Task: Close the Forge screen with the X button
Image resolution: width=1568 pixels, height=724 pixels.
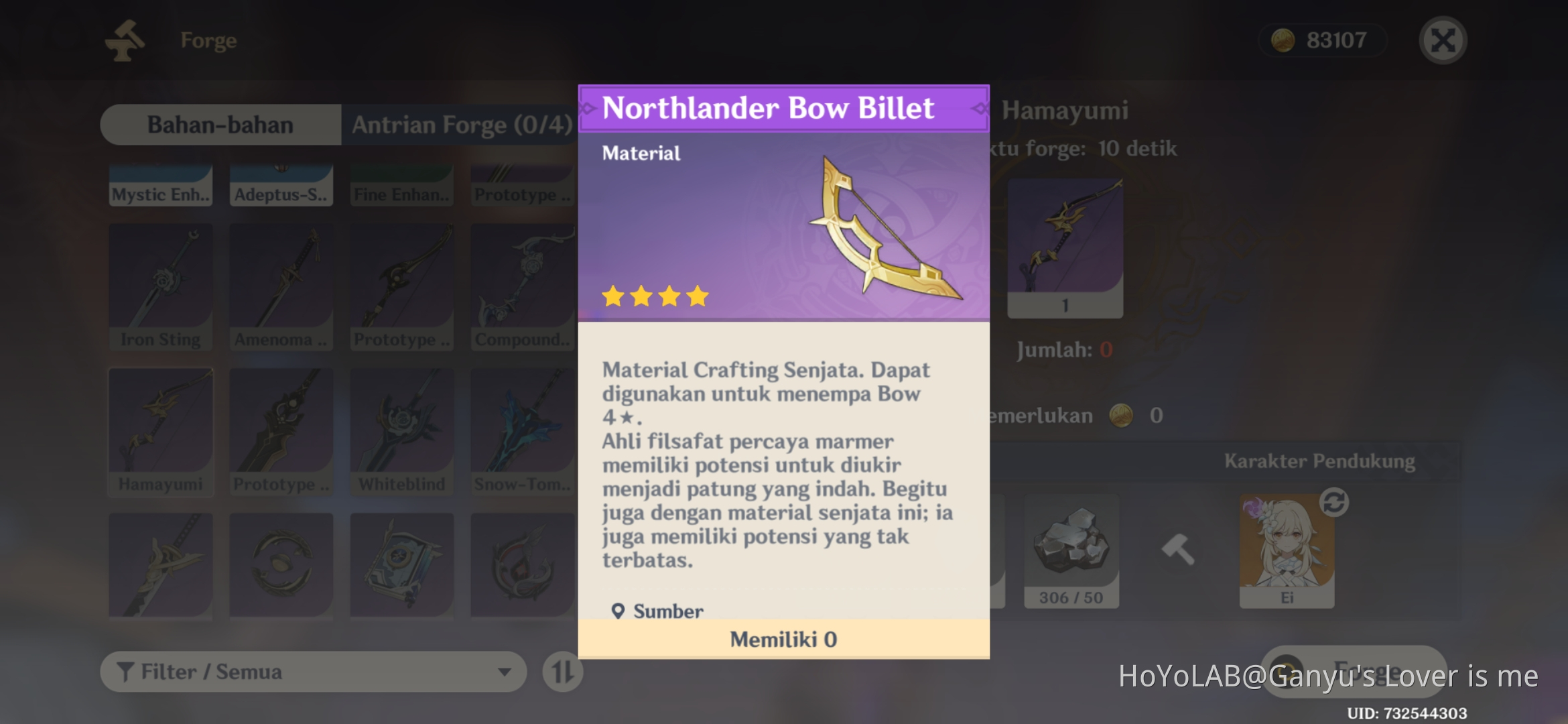Action: (1442, 40)
